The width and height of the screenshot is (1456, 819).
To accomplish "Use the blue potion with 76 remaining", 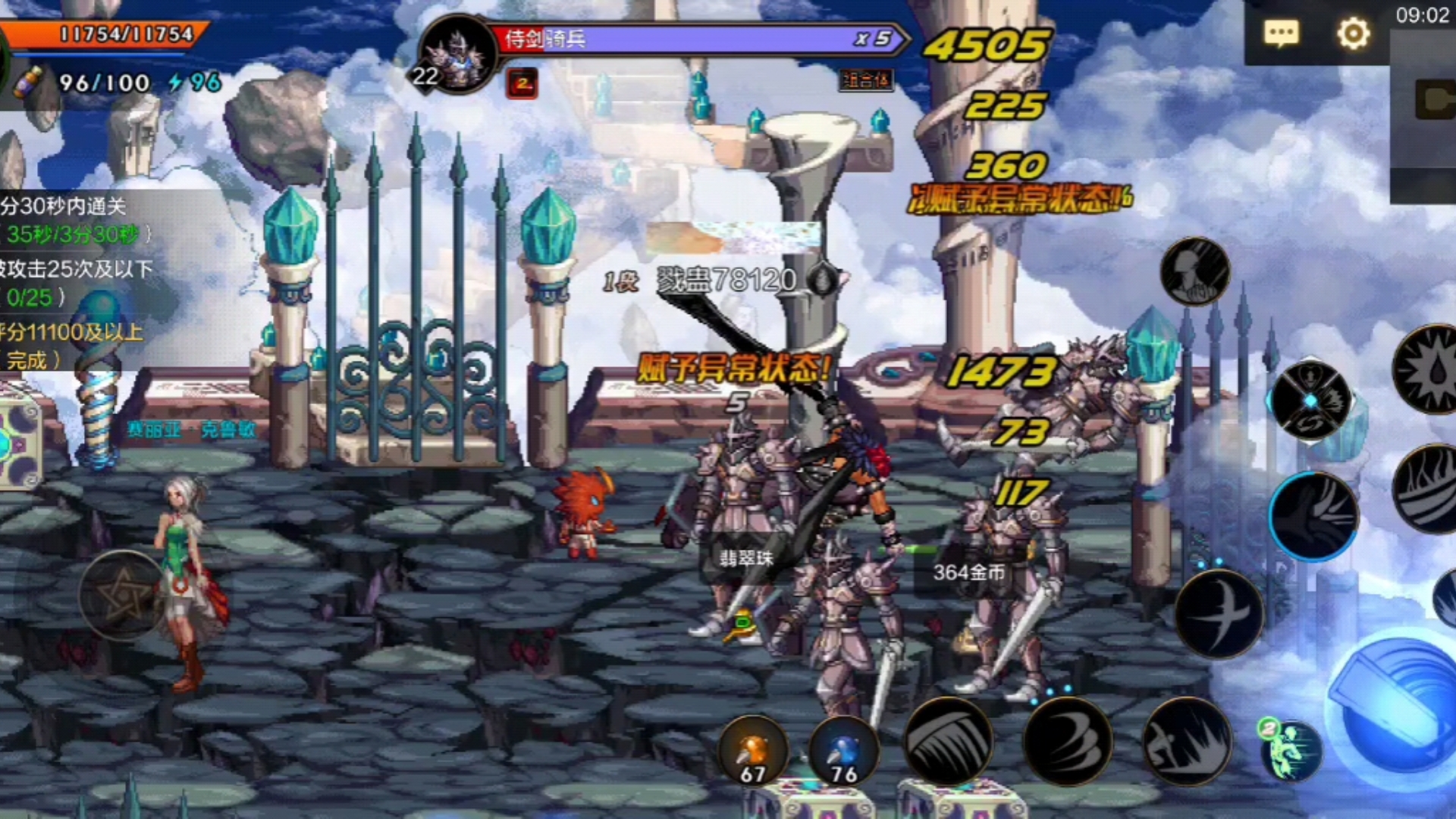I will pos(843,750).
